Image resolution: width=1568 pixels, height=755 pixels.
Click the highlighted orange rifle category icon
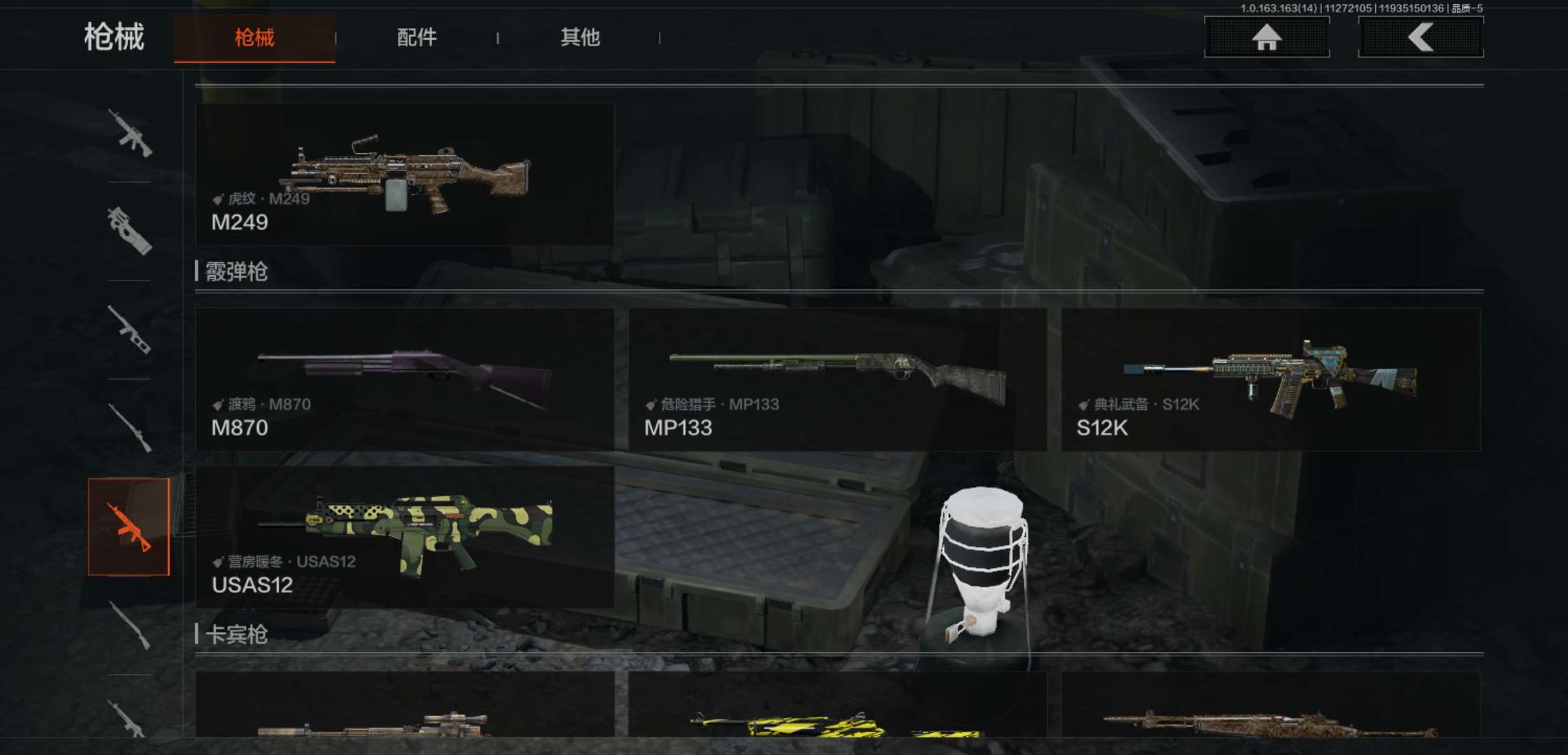click(129, 527)
